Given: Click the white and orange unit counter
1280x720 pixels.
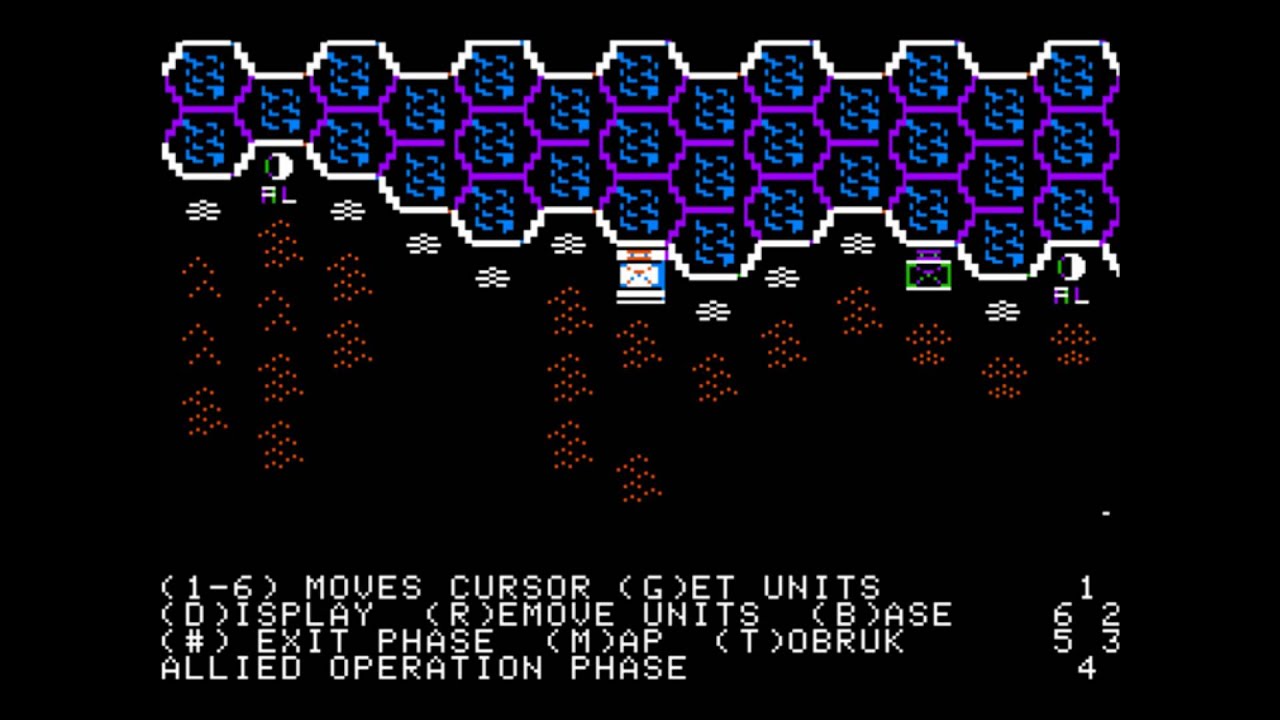Looking at the screenshot, I should [641, 275].
